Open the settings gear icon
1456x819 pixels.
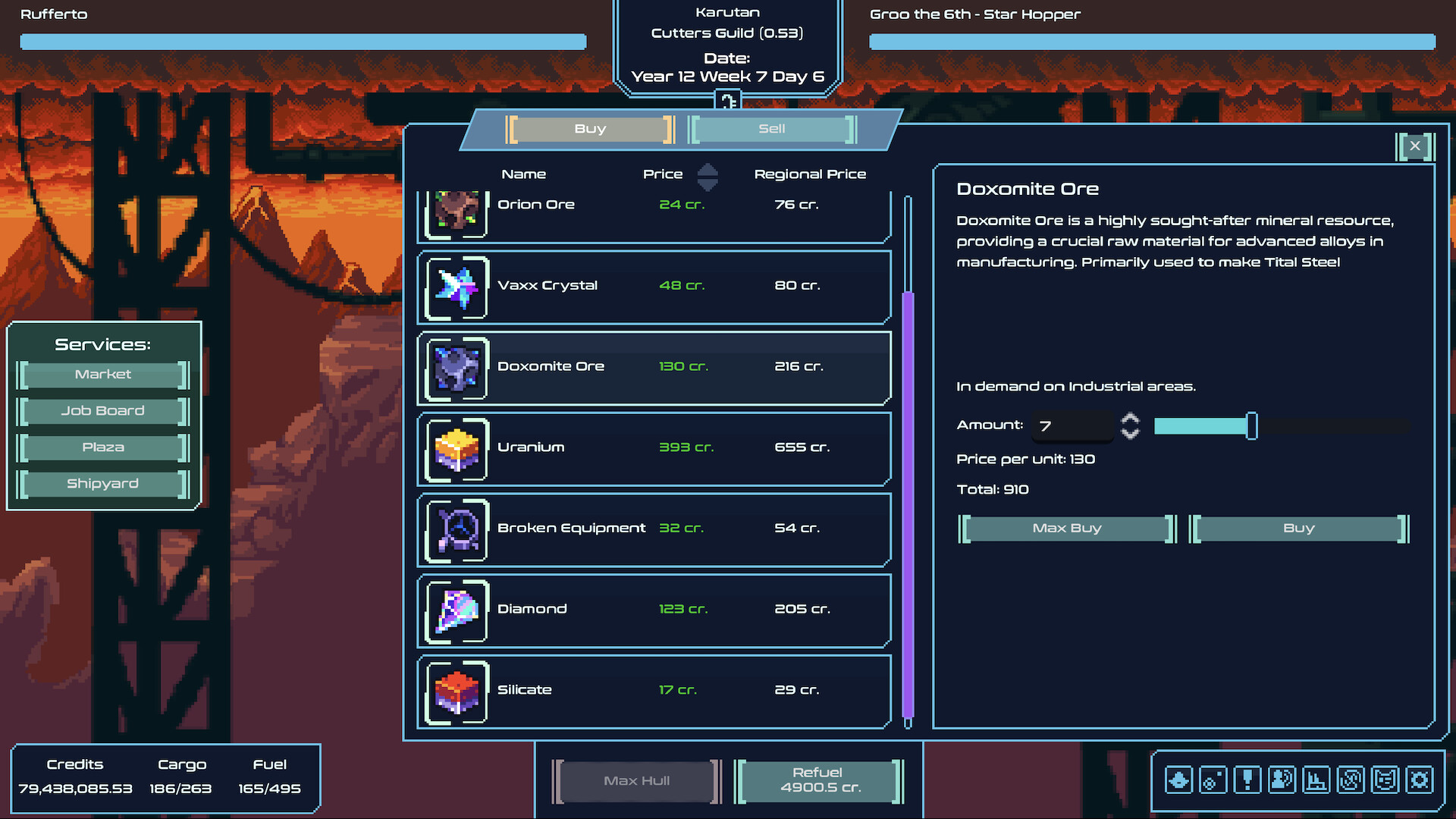1419,780
